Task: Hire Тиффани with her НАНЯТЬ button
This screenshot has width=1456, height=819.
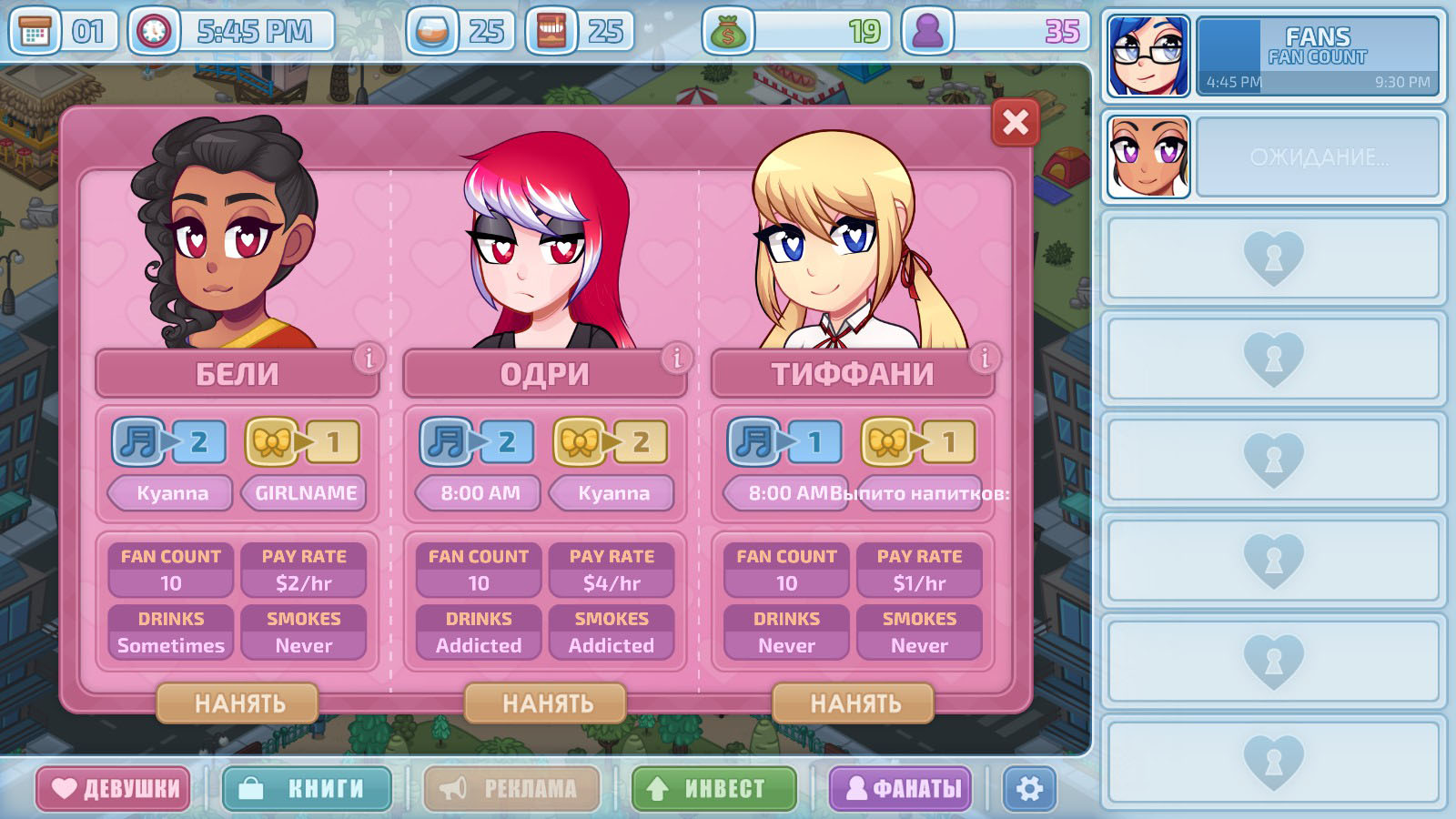Action: coord(854,703)
